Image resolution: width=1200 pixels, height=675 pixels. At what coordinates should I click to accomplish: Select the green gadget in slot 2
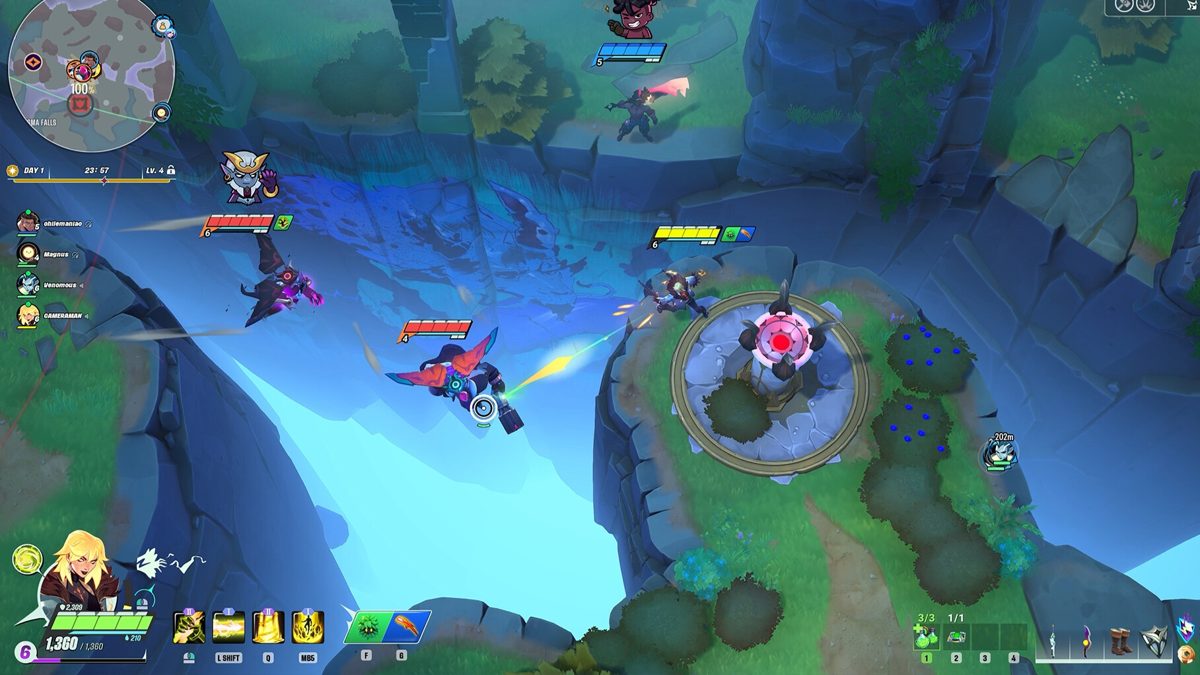tap(956, 637)
